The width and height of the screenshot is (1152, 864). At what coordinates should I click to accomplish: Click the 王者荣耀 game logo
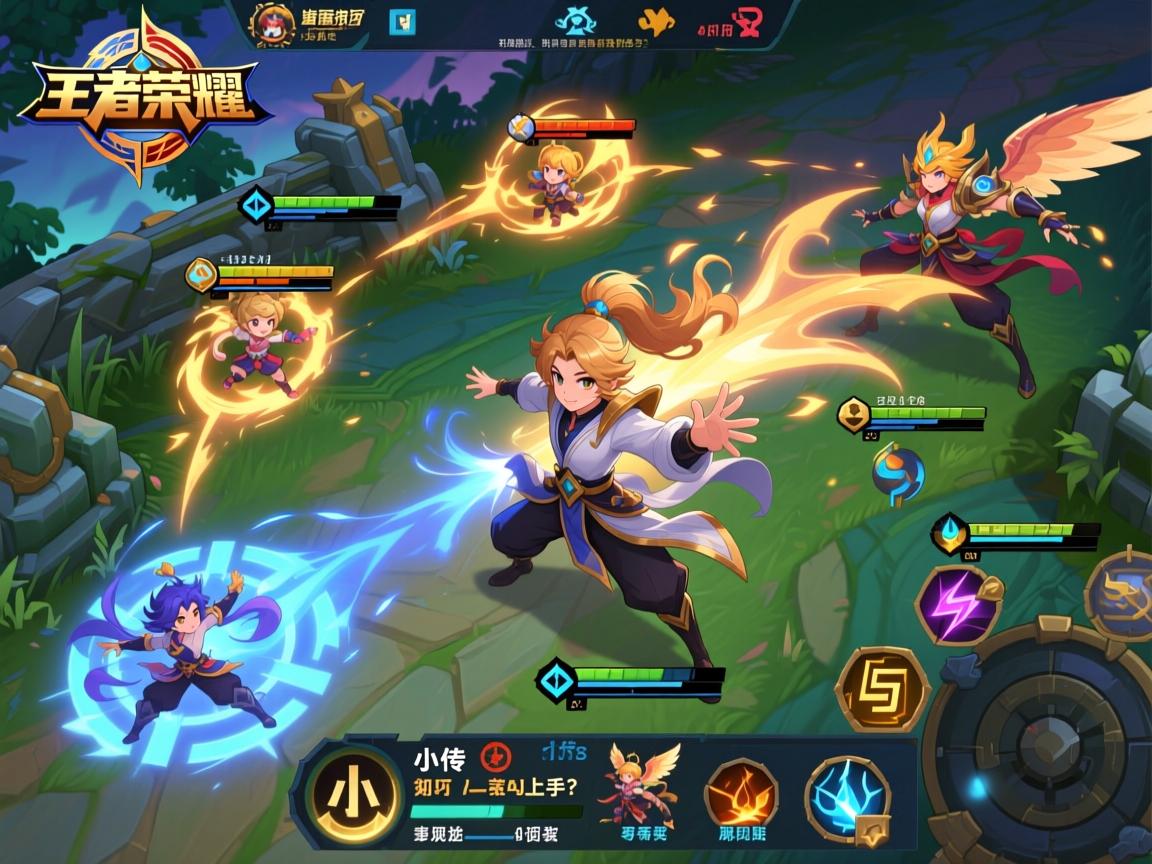click(140, 97)
